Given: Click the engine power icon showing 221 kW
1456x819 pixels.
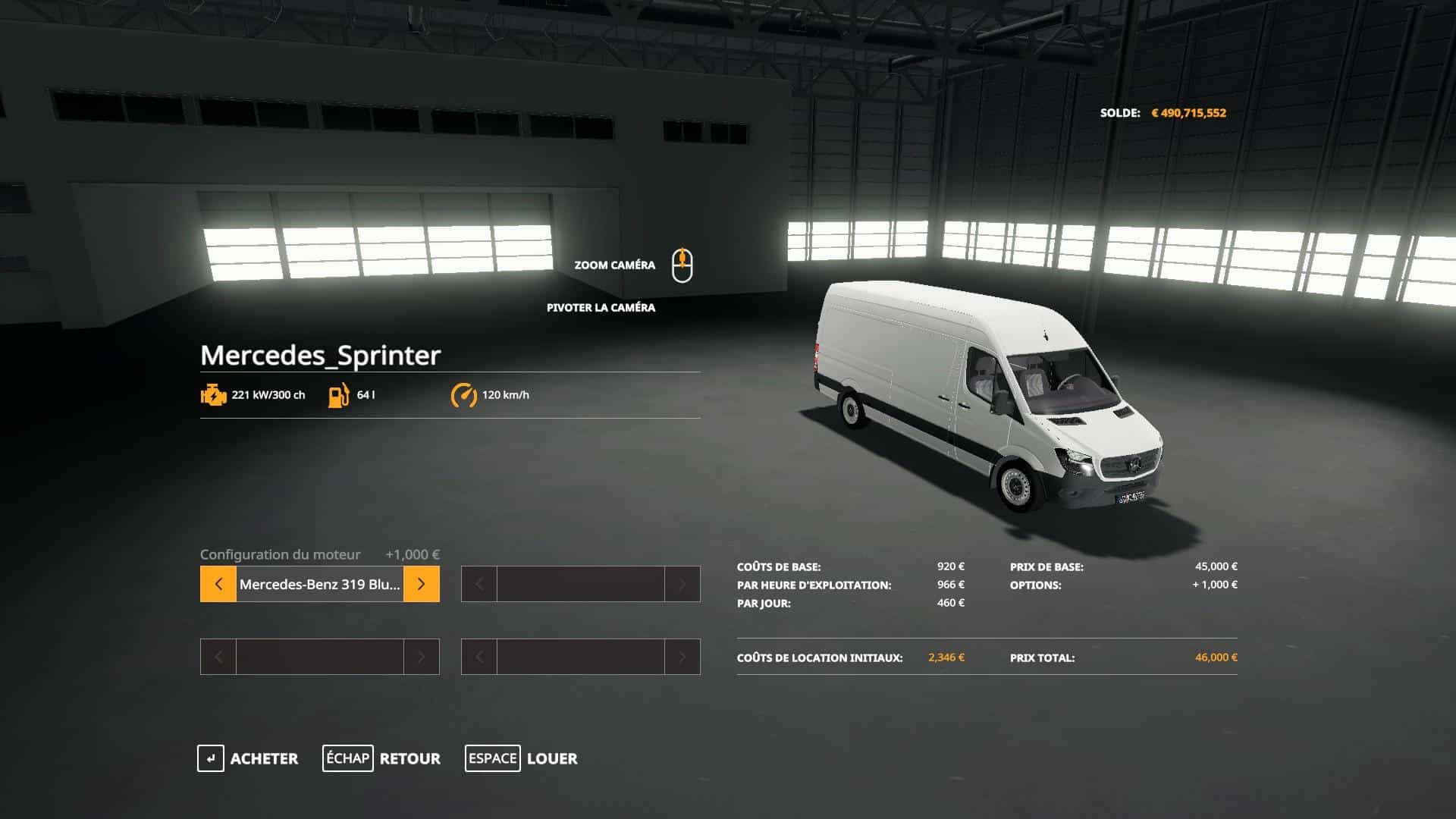Looking at the screenshot, I should (x=212, y=394).
